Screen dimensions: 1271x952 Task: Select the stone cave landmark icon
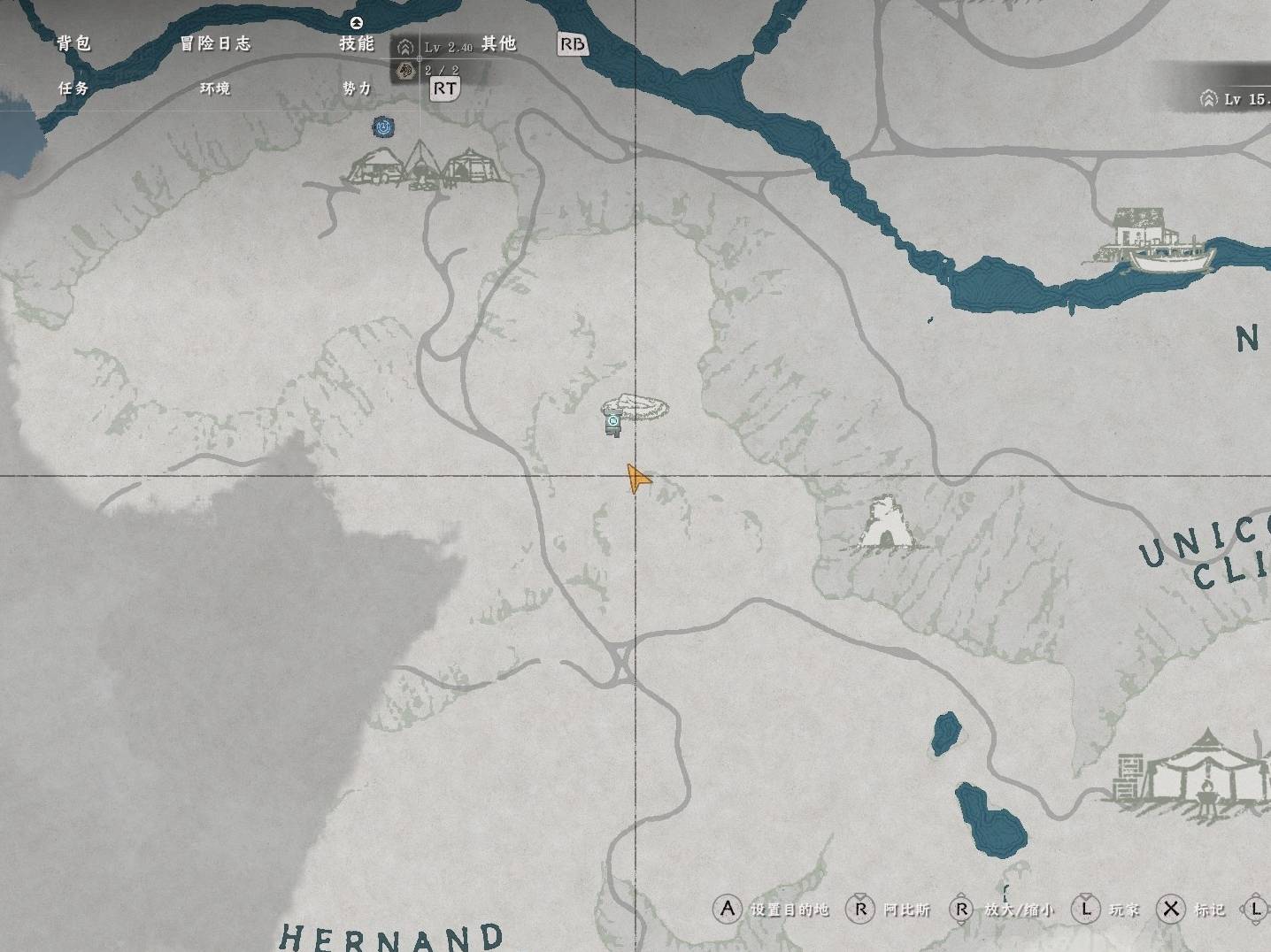click(885, 526)
